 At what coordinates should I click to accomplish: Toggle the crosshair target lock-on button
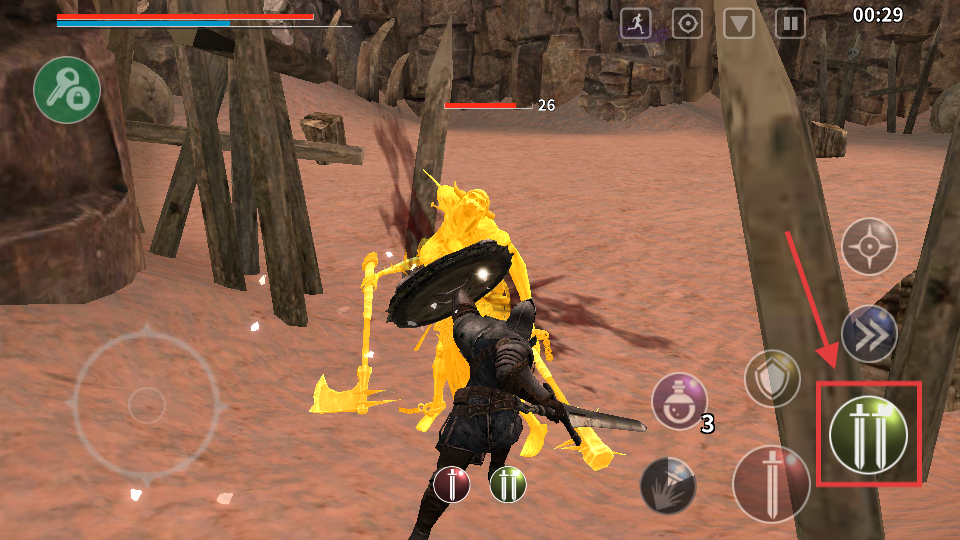[x=868, y=246]
